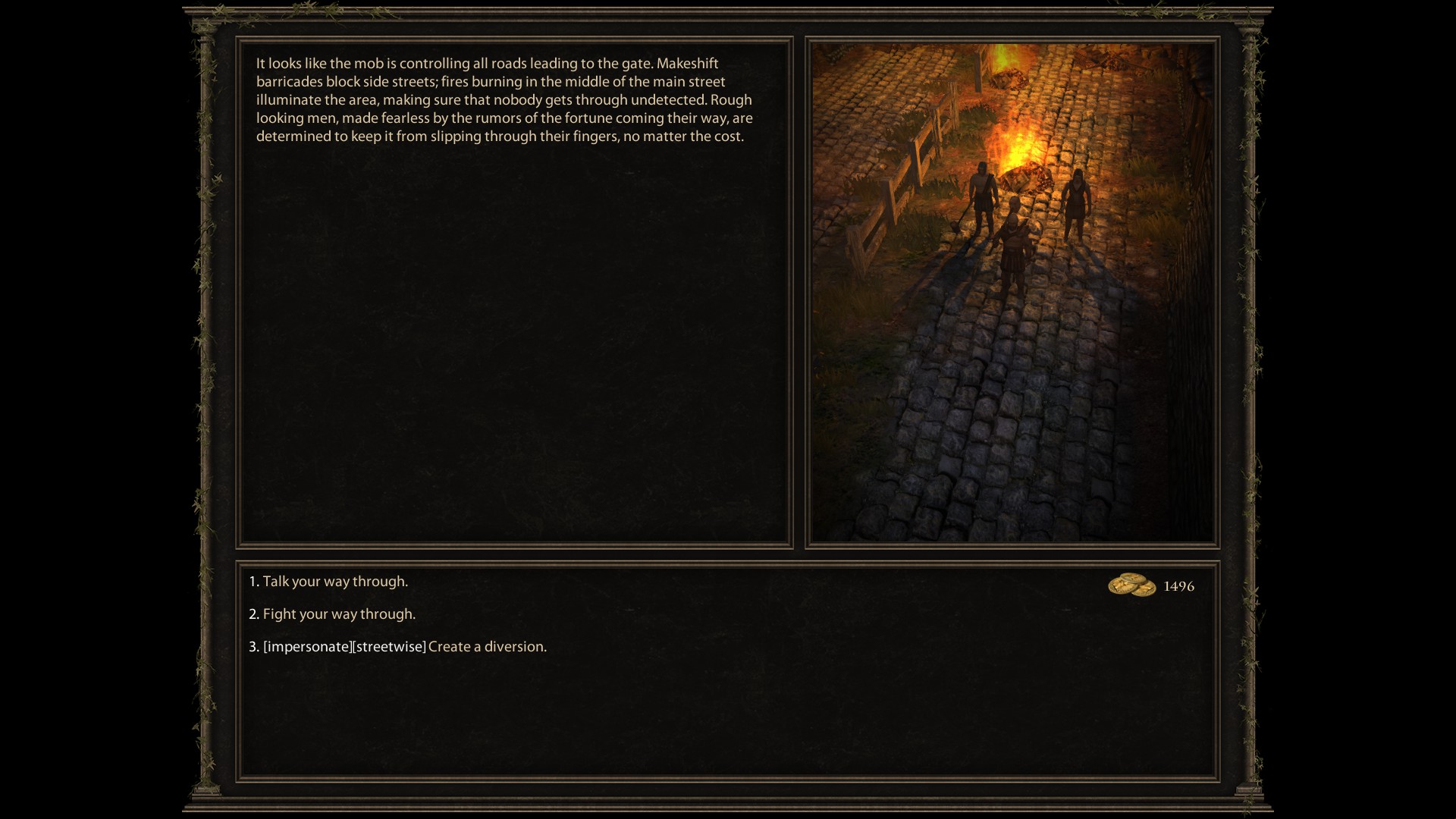Choose "Talk your way through" reply

(334, 582)
